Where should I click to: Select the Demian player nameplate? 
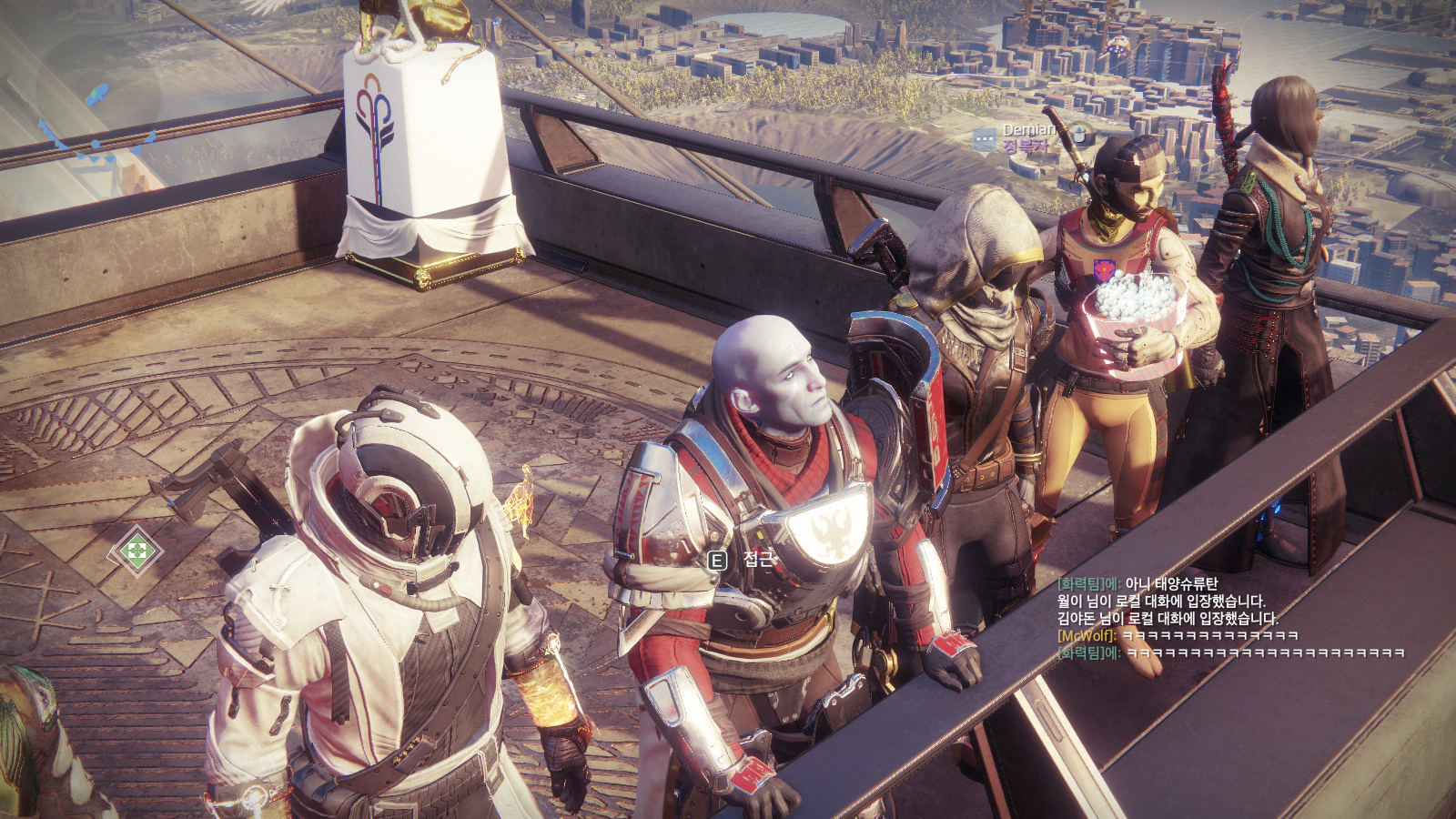click(x=1028, y=130)
